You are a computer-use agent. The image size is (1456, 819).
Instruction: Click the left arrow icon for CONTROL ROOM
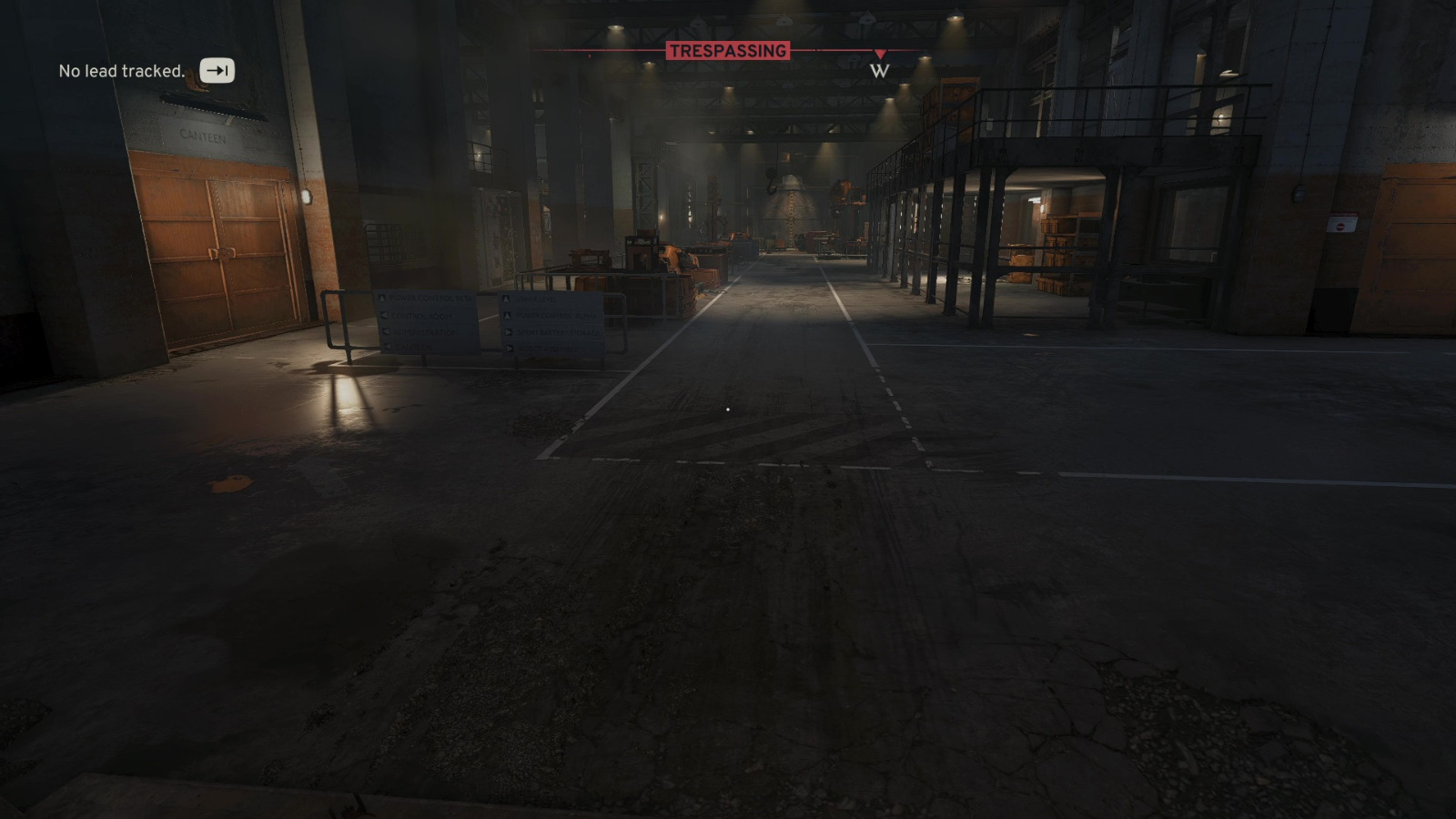point(383,316)
